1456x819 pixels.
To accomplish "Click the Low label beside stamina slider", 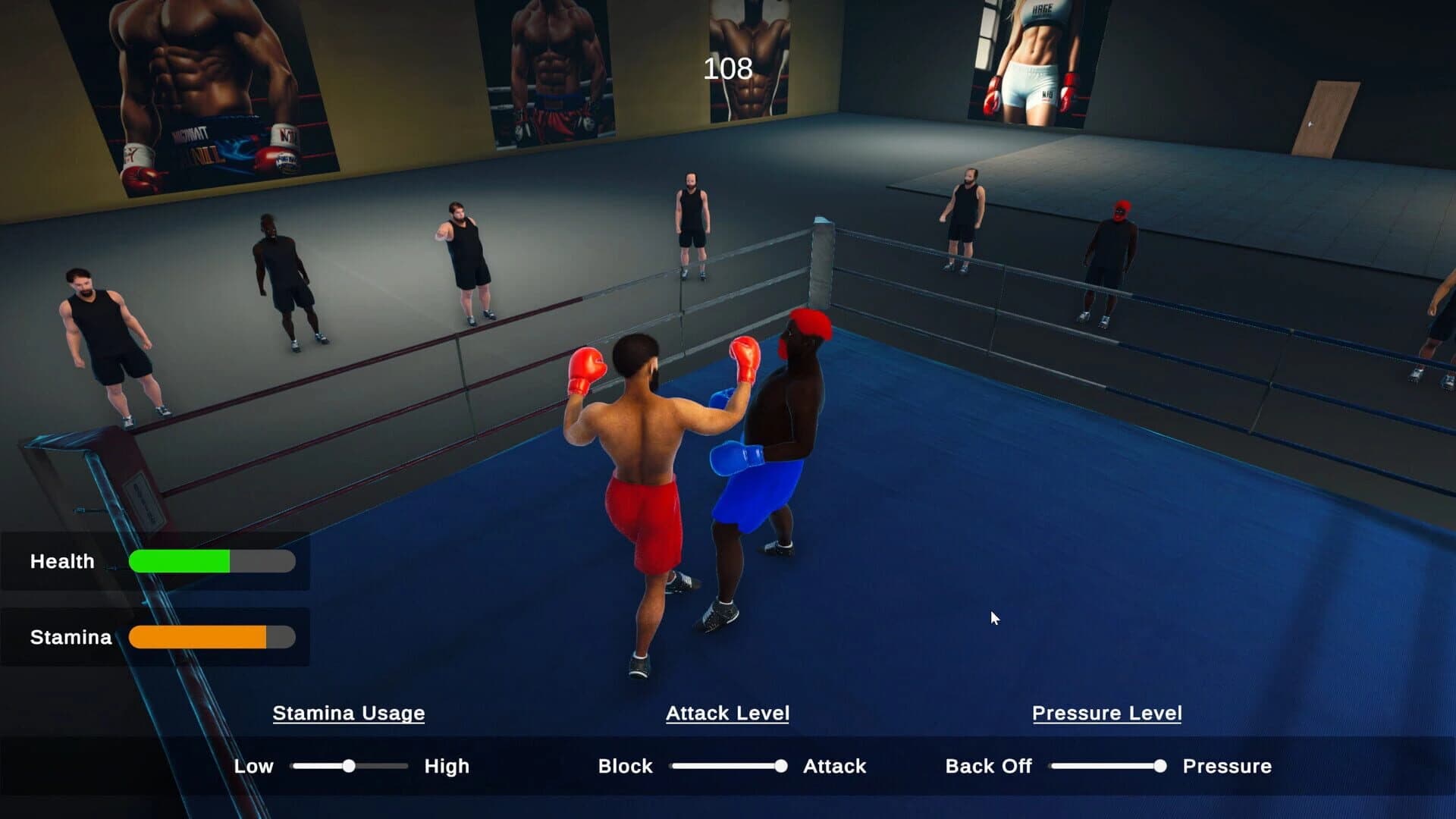I will pyautogui.click(x=256, y=766).
